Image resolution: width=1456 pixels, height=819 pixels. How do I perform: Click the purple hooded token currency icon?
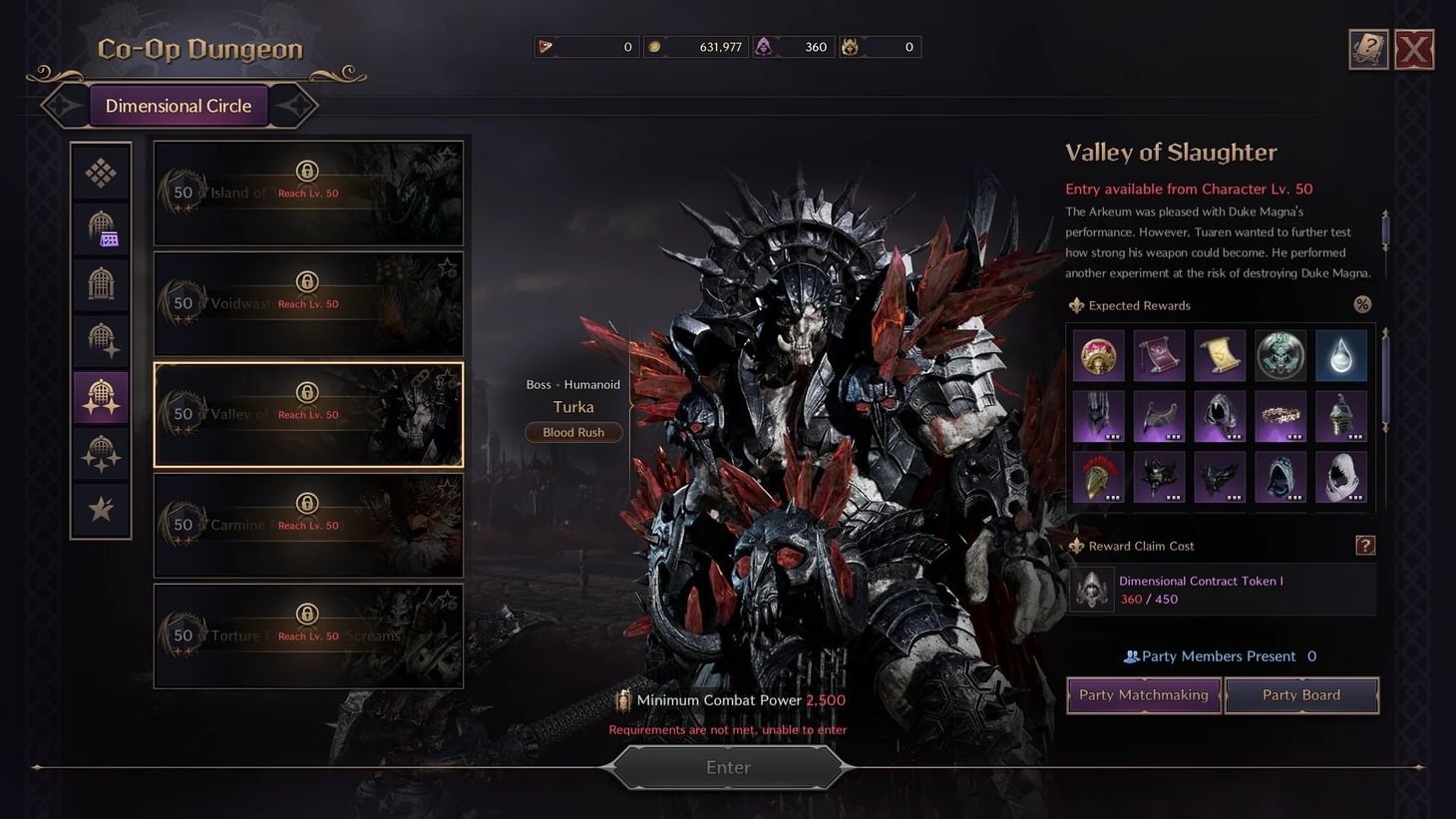pyautogui.click(x=764, y=46)
